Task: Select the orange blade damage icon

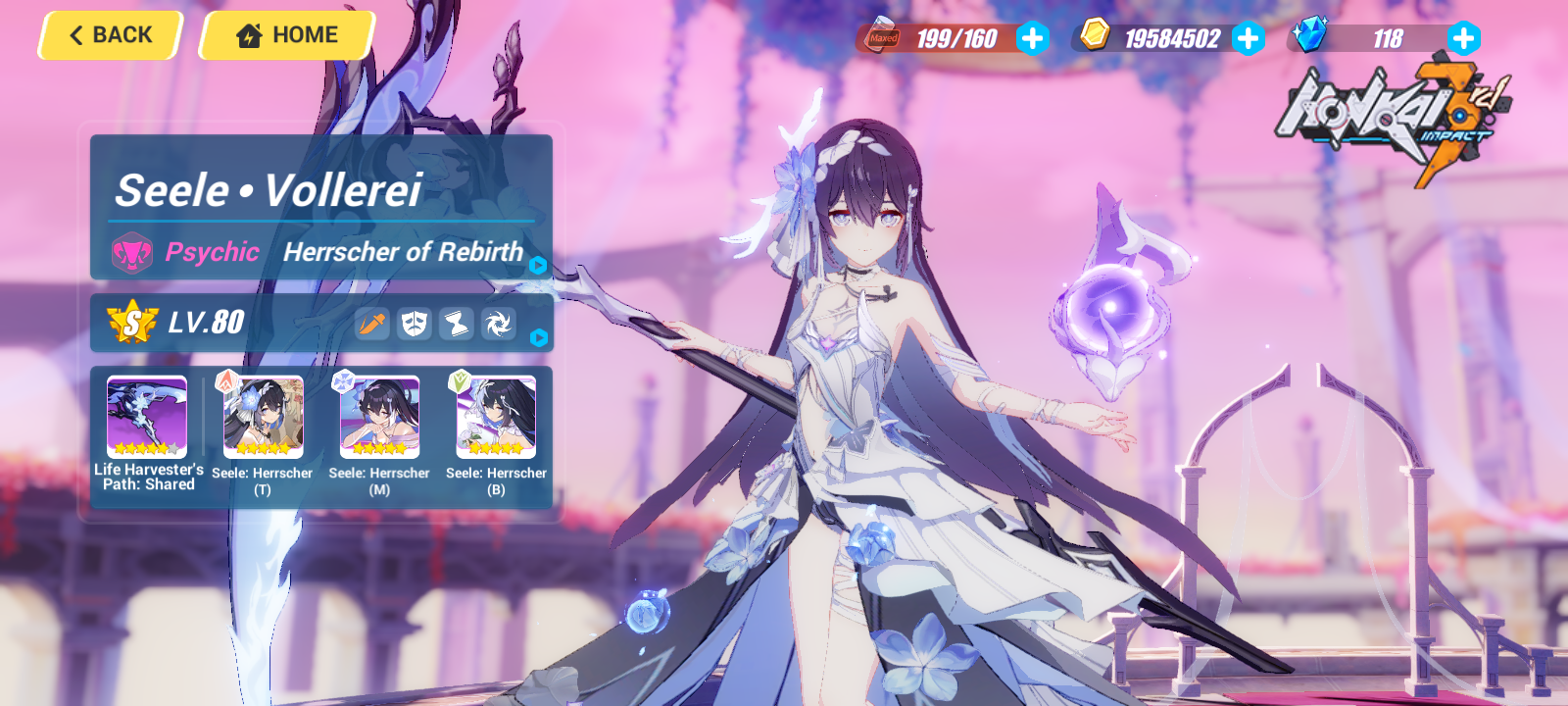Action: [370, 324]
